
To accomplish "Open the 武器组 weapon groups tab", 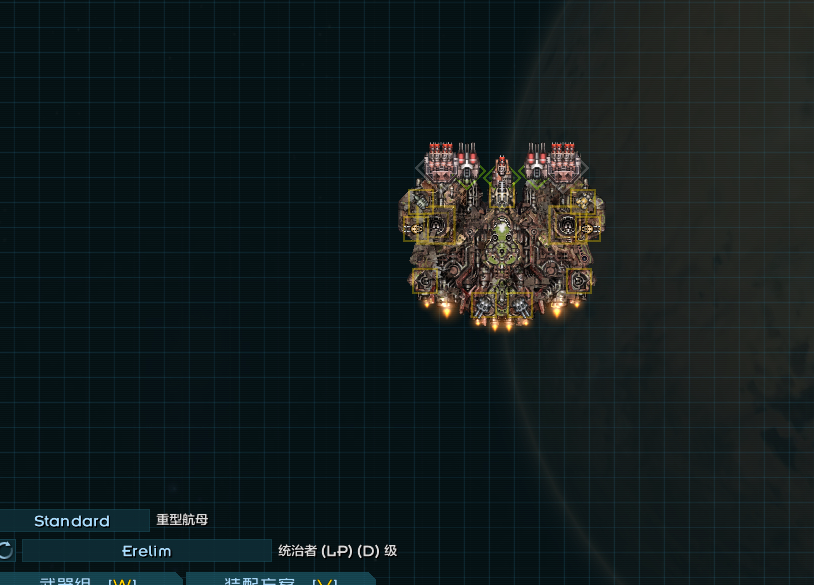I will [88, 580].
